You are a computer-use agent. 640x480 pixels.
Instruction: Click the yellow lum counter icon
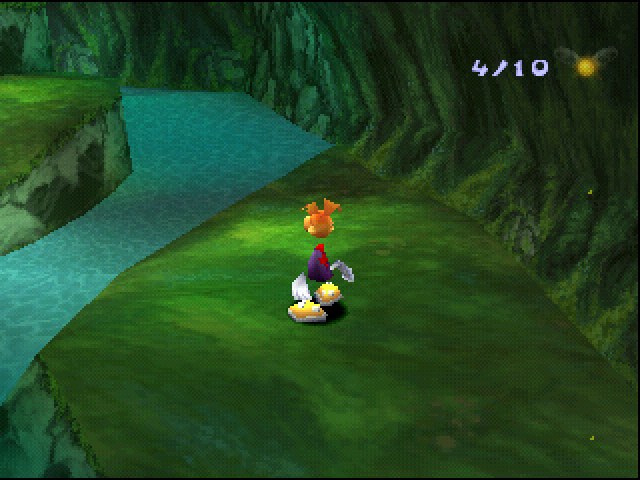585,66
